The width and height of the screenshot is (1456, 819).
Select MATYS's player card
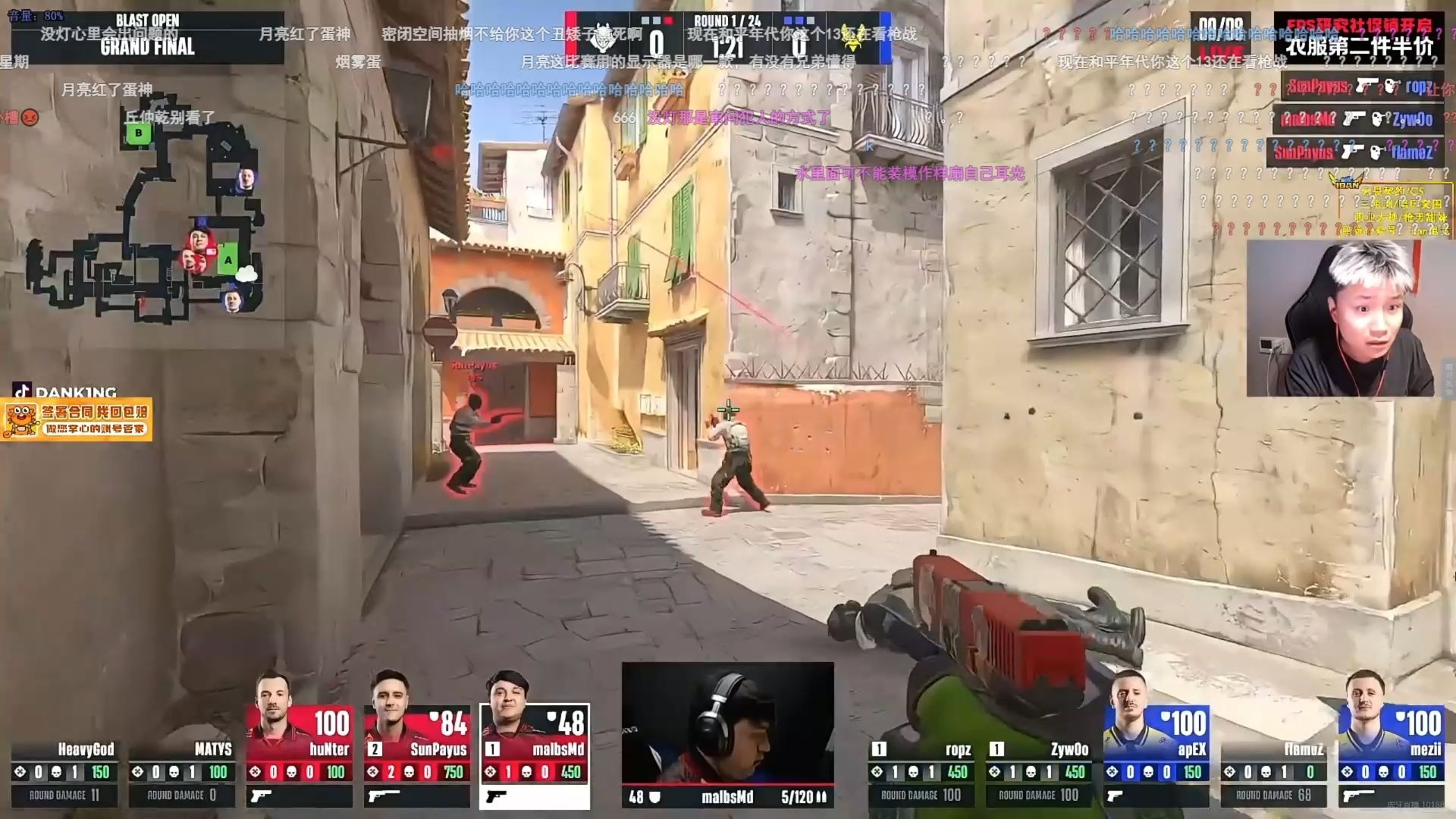point(182,773)
